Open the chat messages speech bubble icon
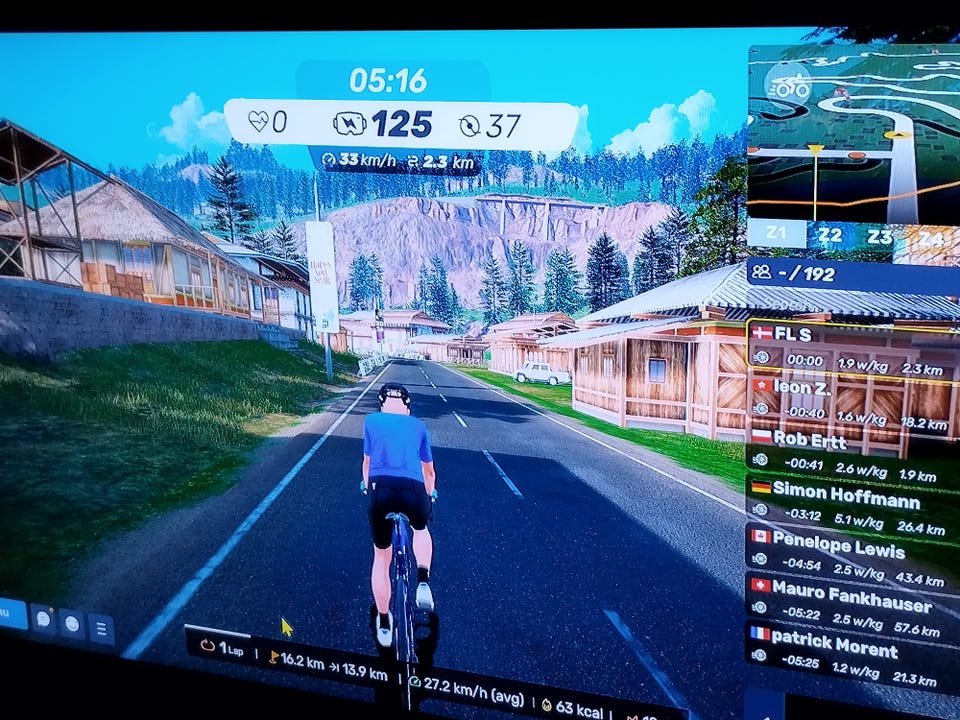960x720 pixels. [43, 620]
